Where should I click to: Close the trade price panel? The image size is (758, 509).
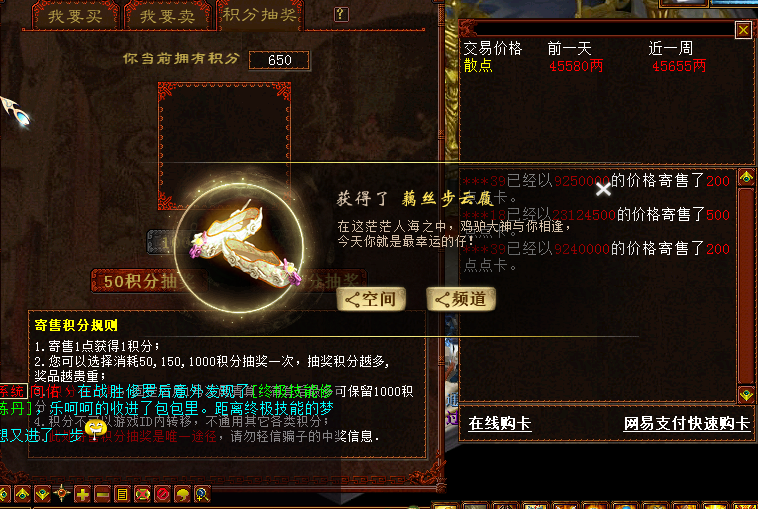pyautogui.click(x=743, y=30)
